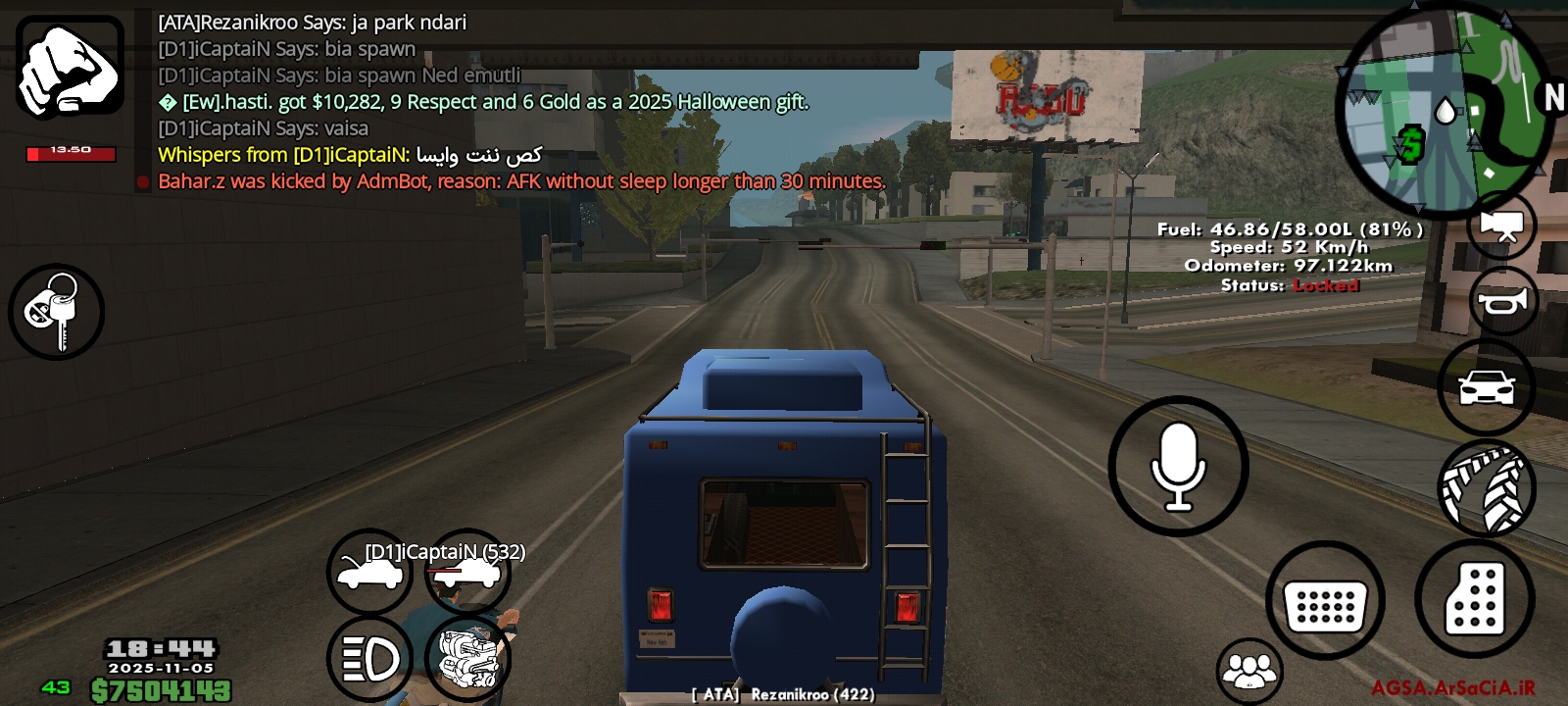
Task: Unlock the vehicle using the keys icon
Action: click(56, 312)
